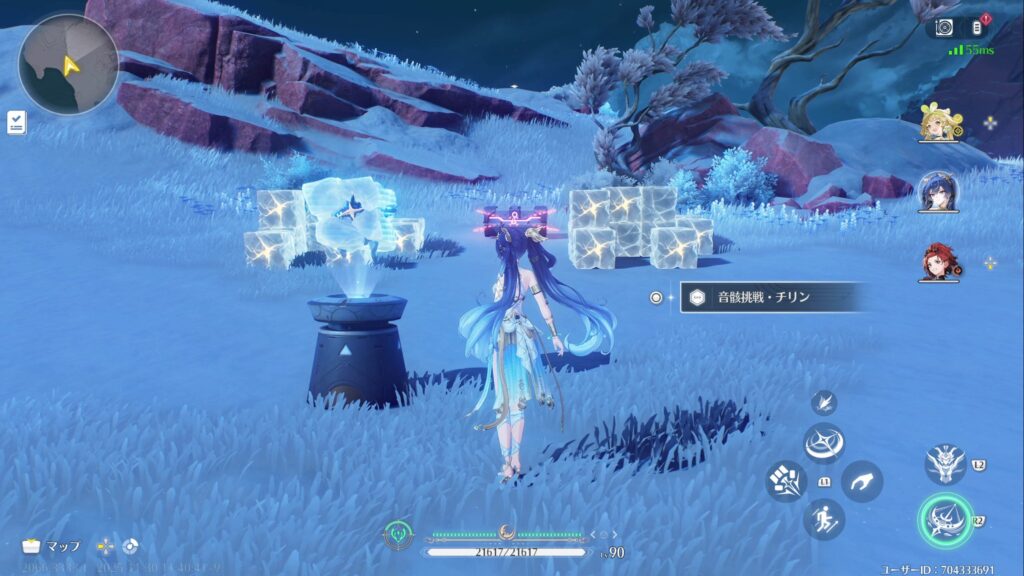Open the circular minimap
The height and width of the screenshot is (576, 1024).
click(x=68, y=65)
